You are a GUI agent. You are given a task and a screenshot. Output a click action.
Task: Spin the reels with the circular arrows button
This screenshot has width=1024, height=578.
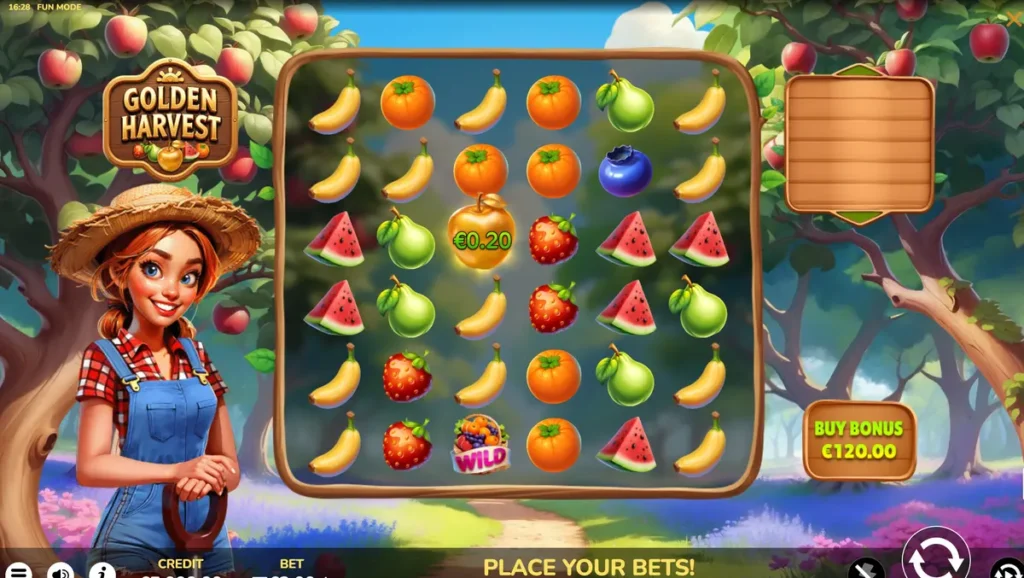click(935, 558)
